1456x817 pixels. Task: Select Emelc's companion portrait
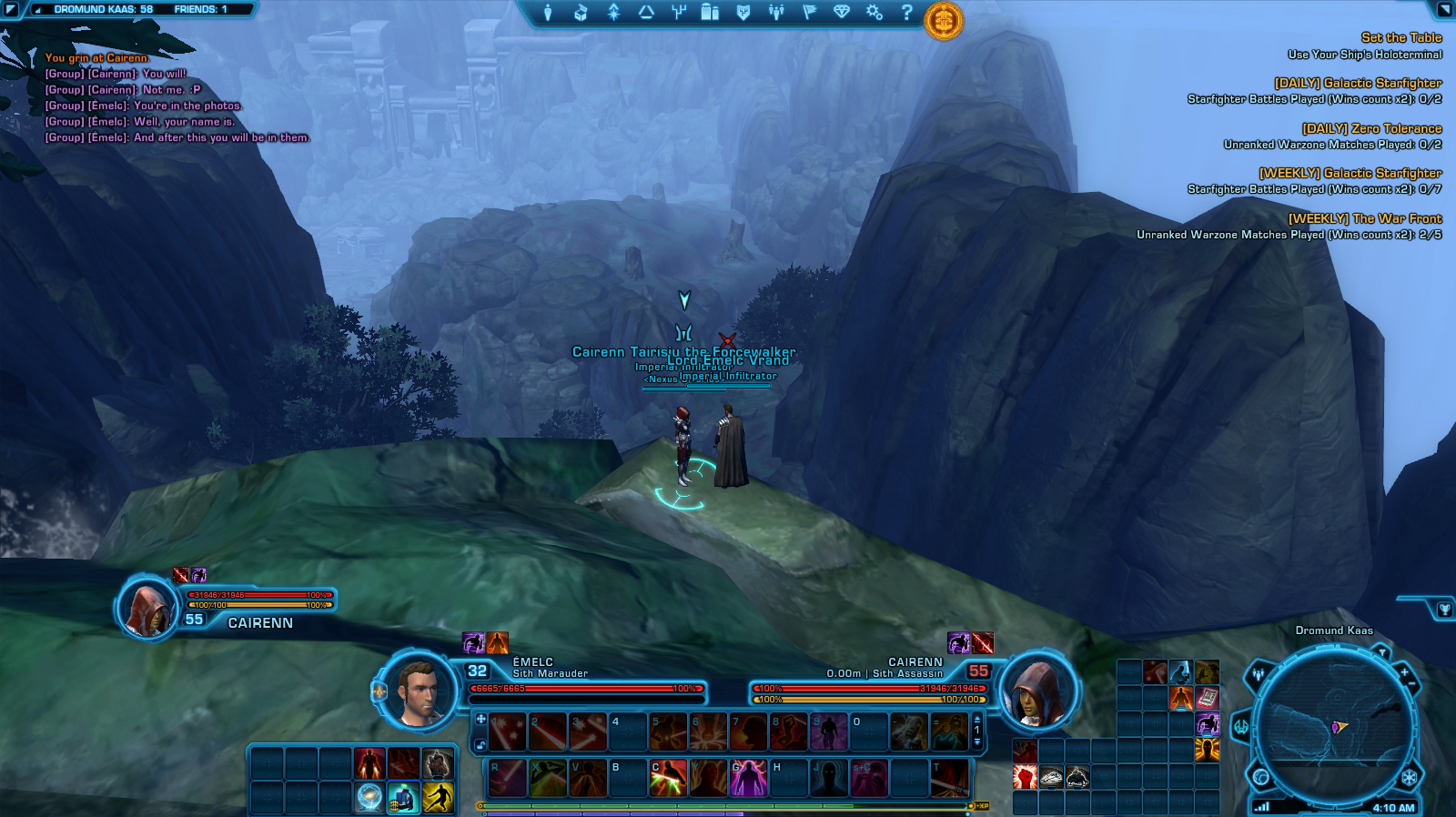pyautogui.click(x=418, y=691)
